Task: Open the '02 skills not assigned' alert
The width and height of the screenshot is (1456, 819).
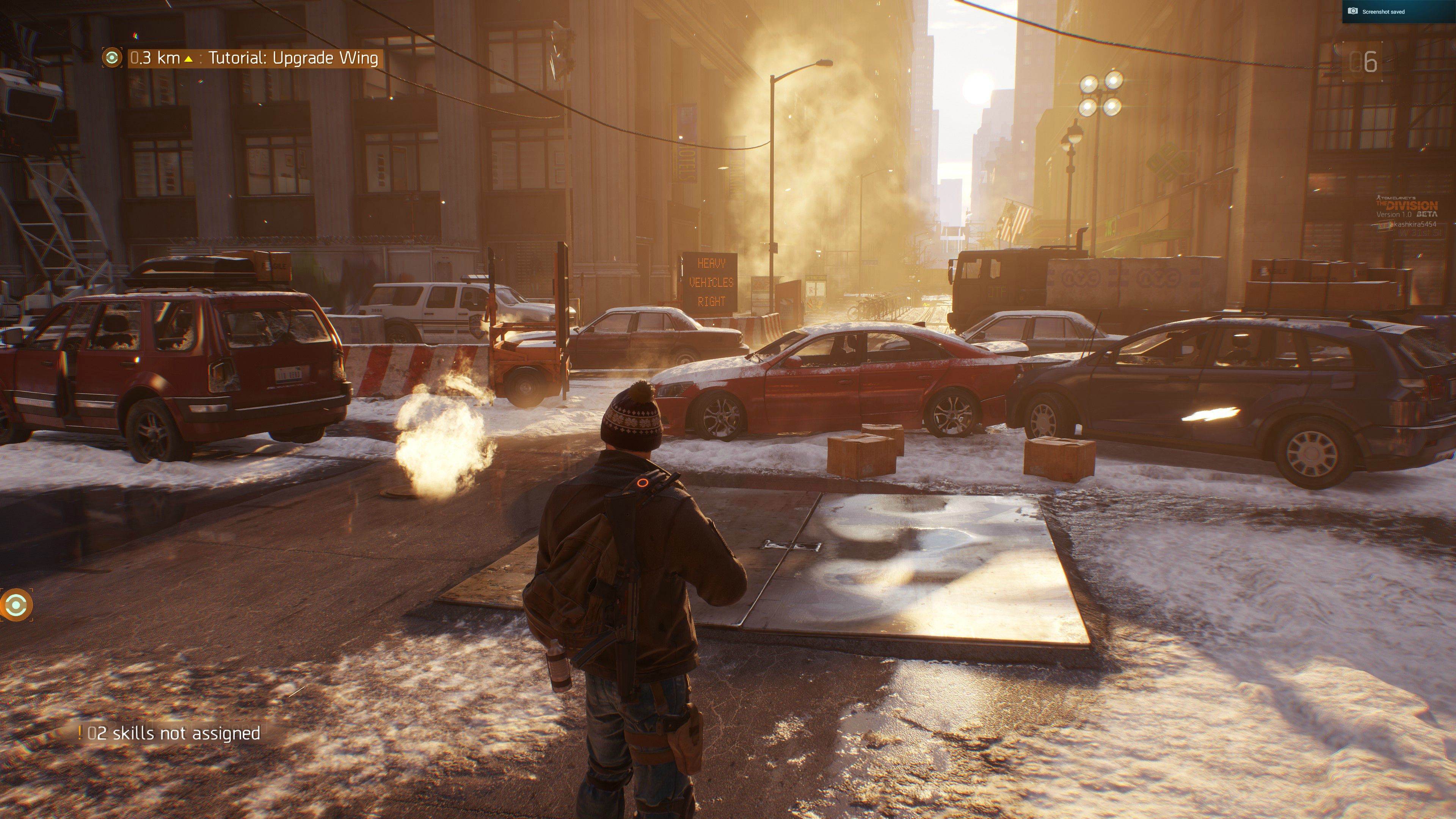Action: [169, 733]
